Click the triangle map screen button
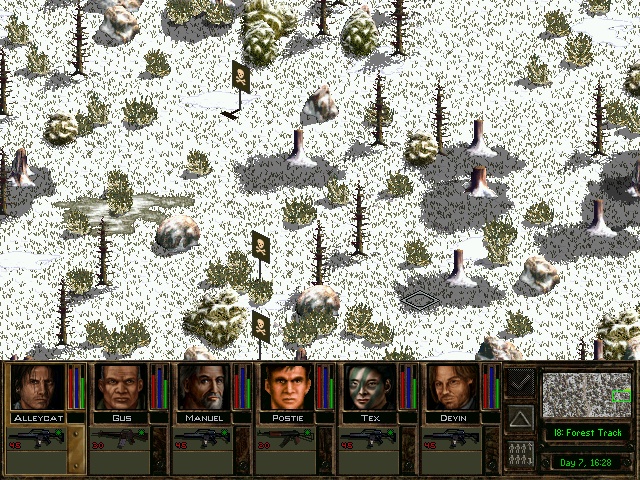Image resolution: width=640 pixels, height=480 pixels. click(x=519, y=417)
